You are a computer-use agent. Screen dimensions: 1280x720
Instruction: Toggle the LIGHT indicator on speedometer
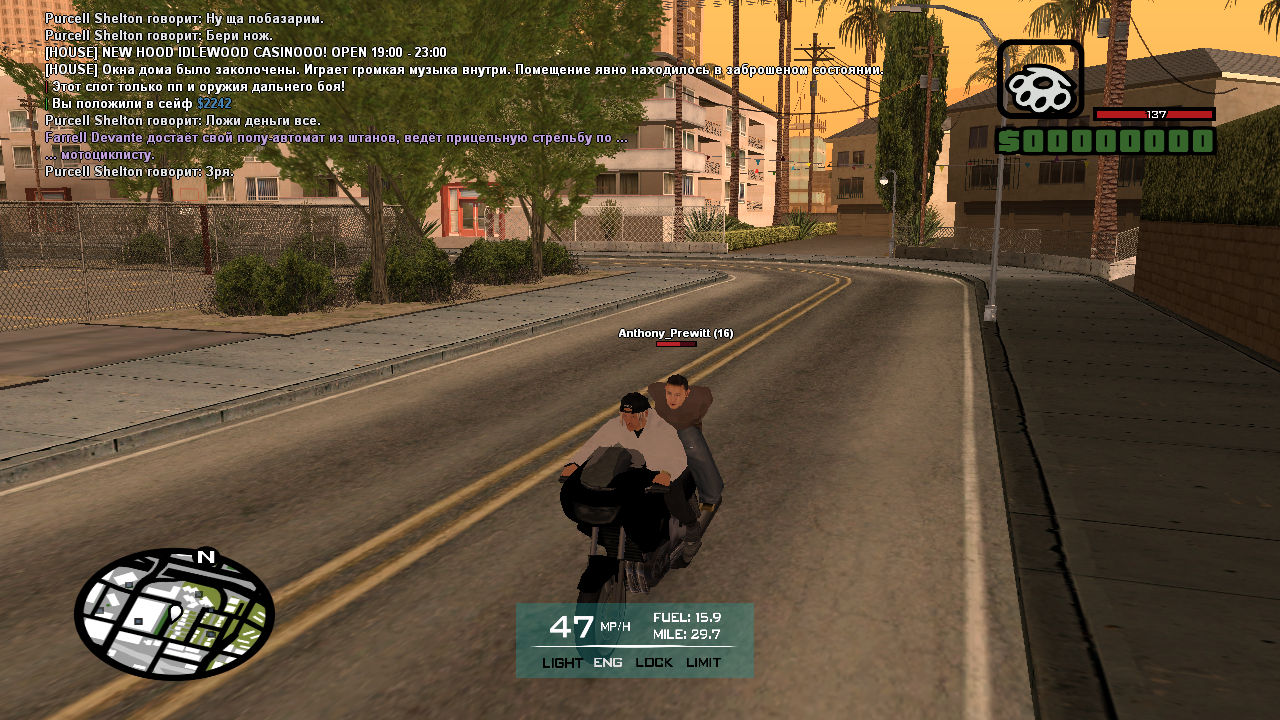[x=562, y=662]
